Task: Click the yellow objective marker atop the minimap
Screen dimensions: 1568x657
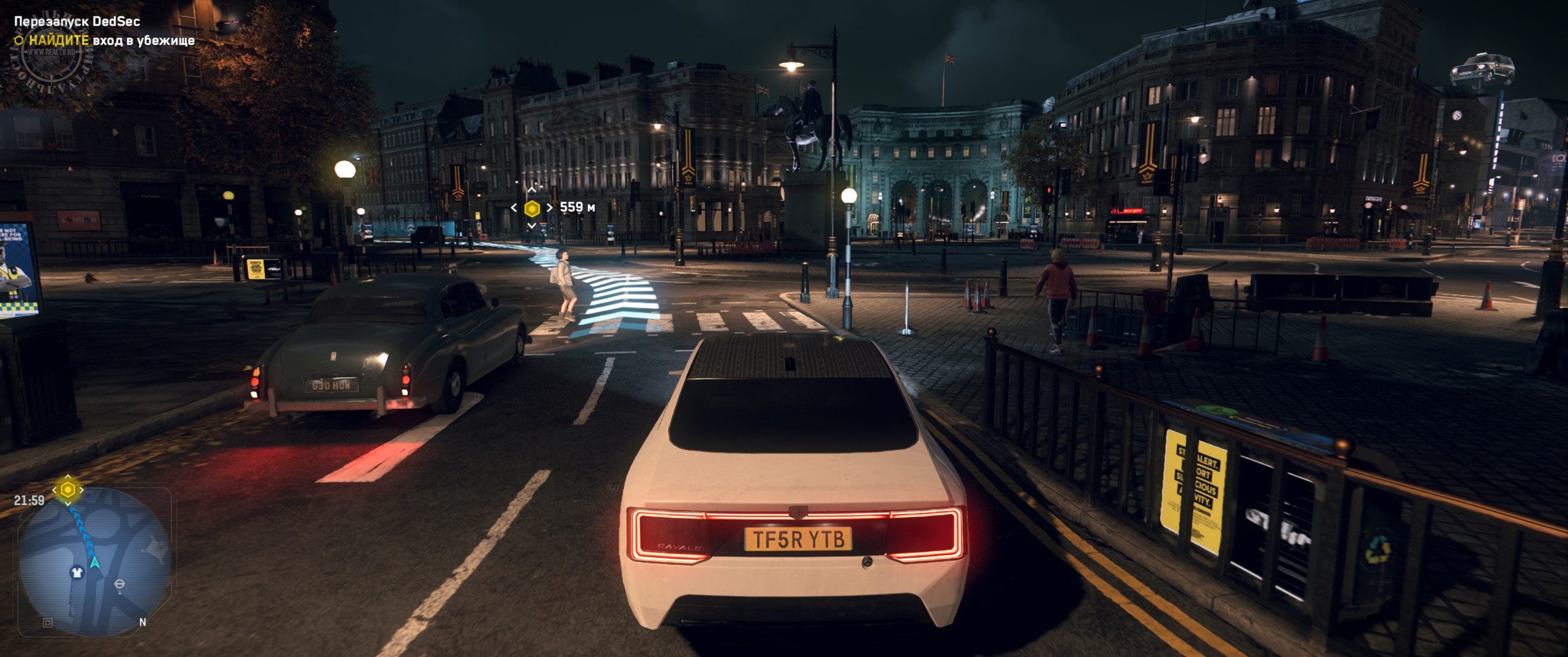Action: pyautogui.click(x=68, y=490)
